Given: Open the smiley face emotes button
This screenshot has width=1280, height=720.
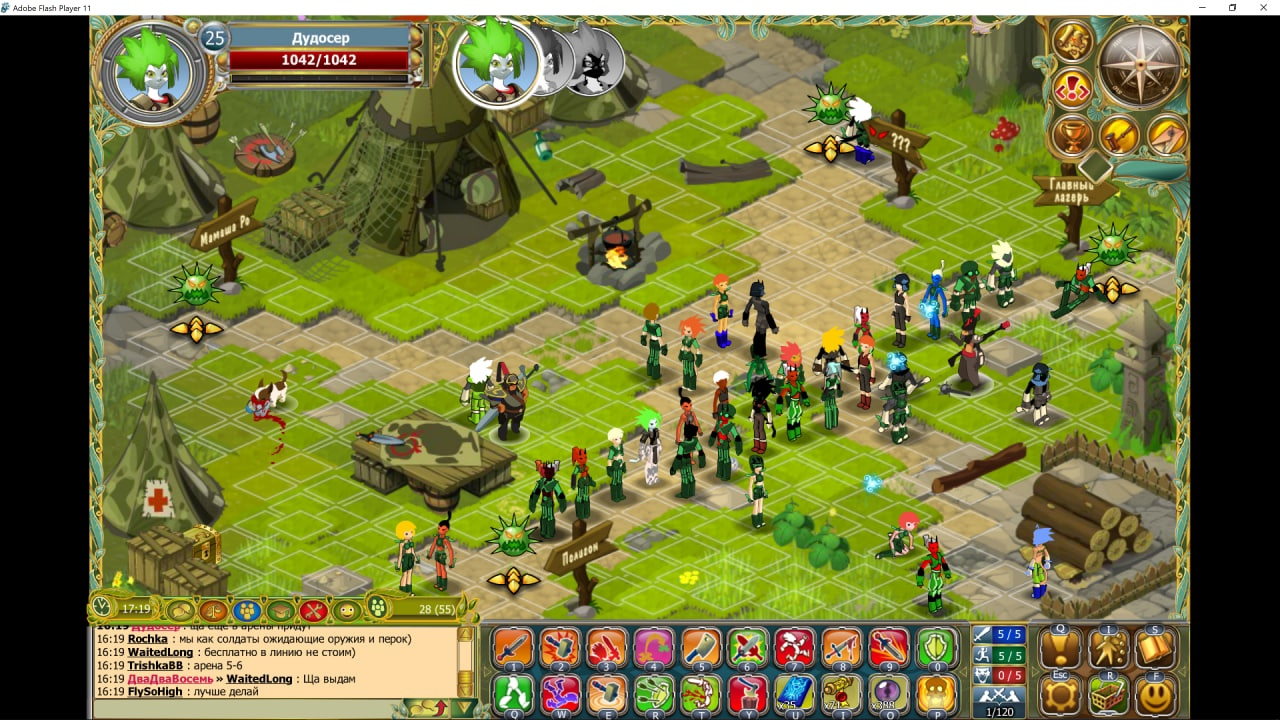Looking at the screenshot, I should point(1156,695).
